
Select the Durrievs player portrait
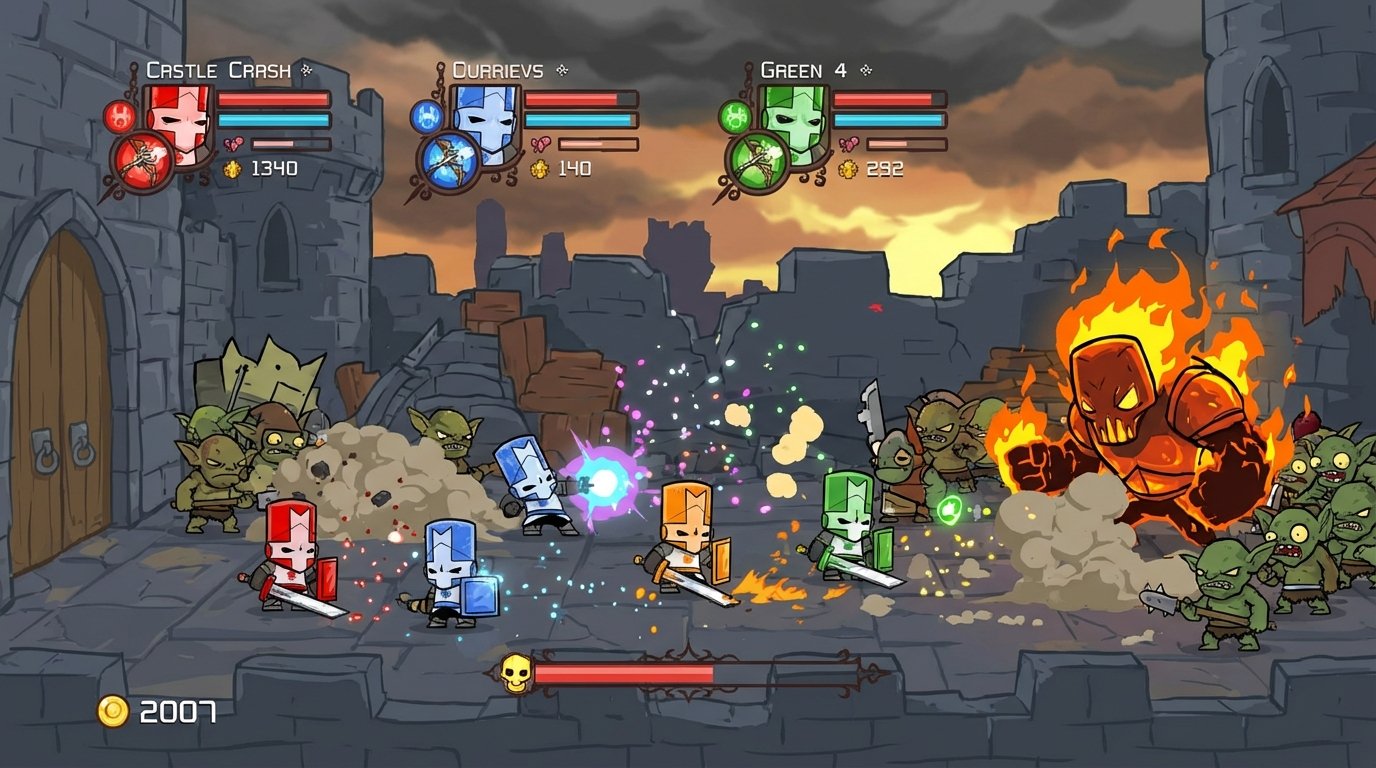(x=486, y=120)
